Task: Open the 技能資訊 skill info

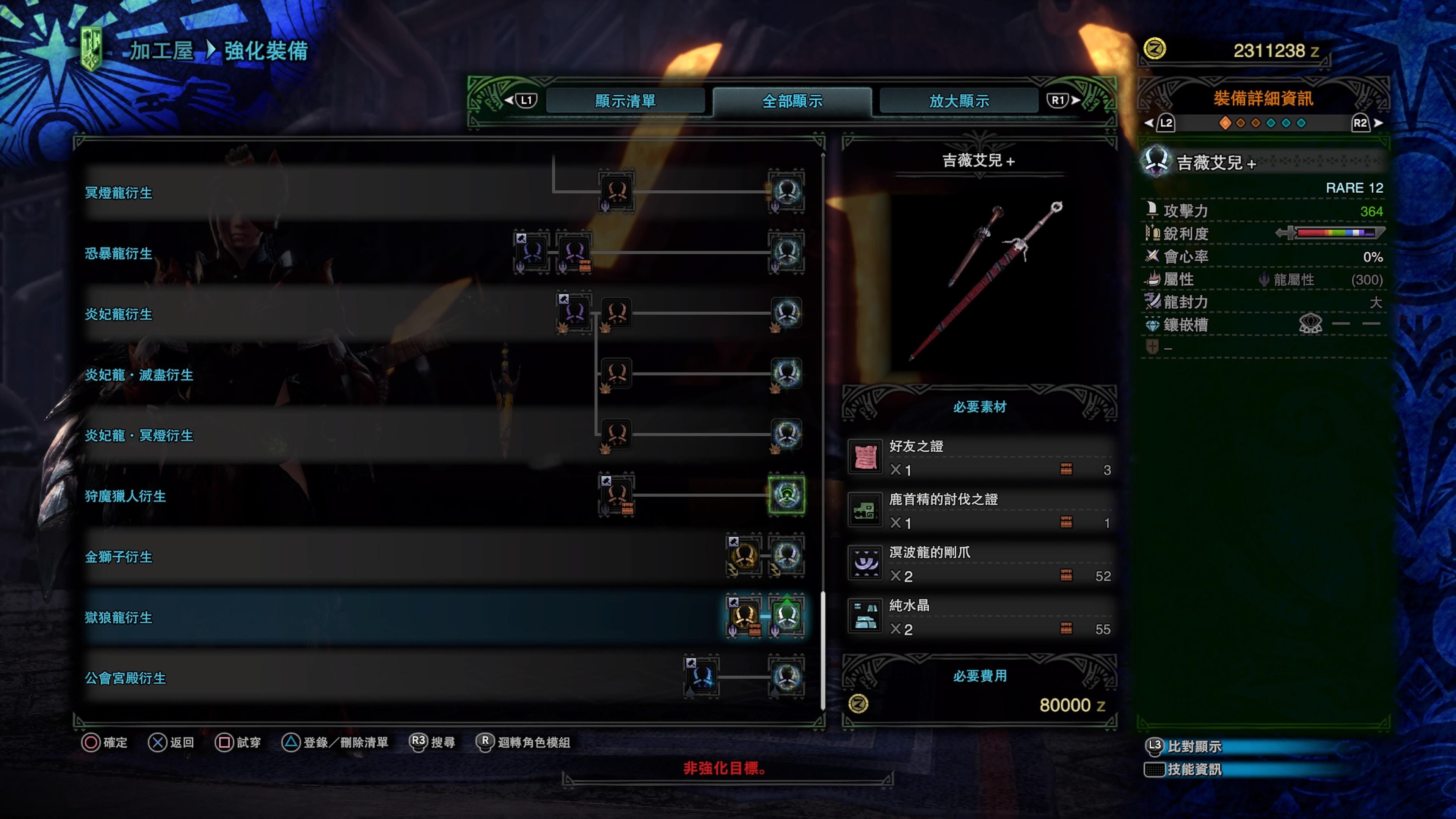Action: tap(1194, 769)
